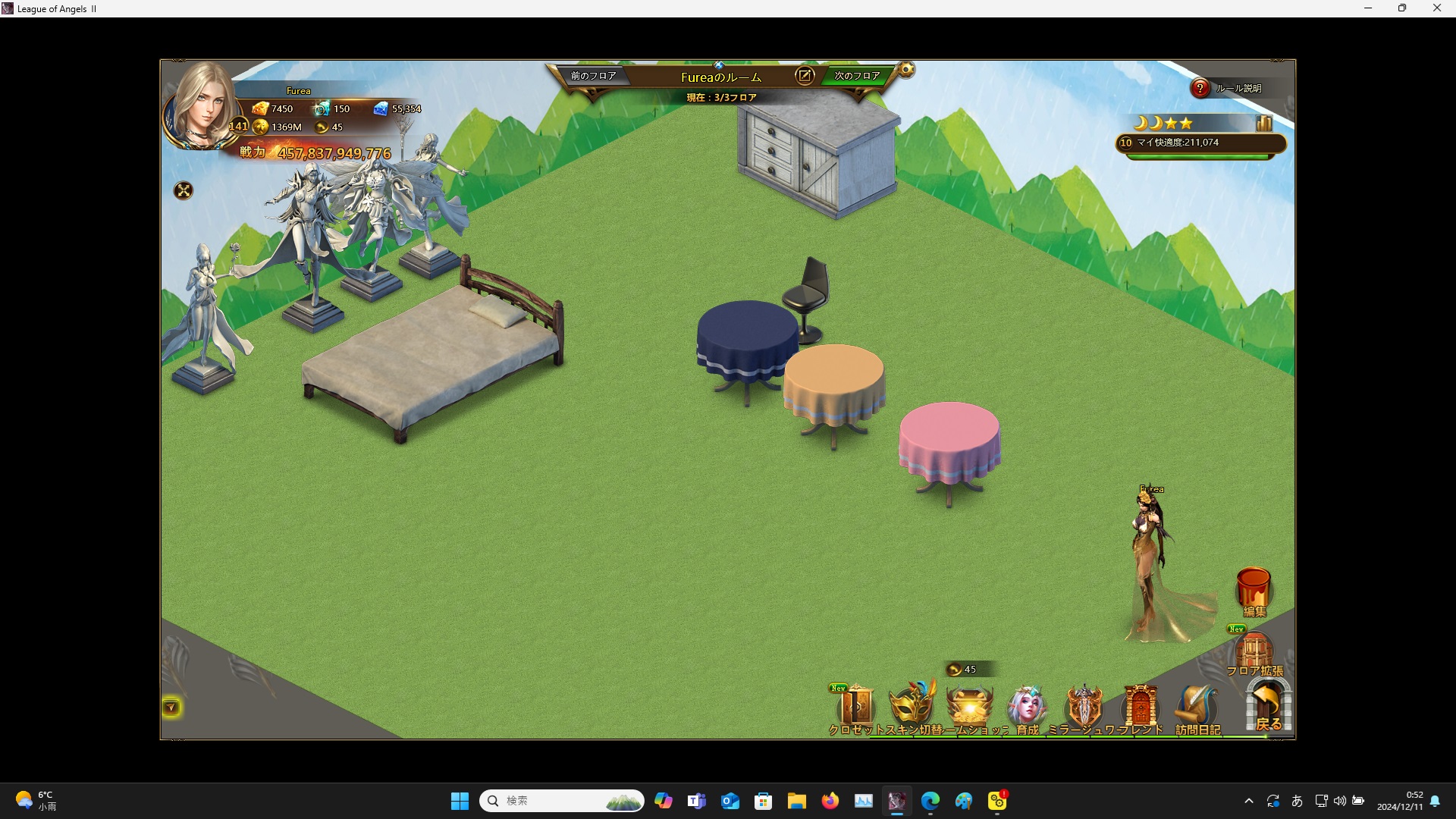This screenshot has height=819, width=1456.
Task: Click the Furea player portrait
Action: point(202,106)
